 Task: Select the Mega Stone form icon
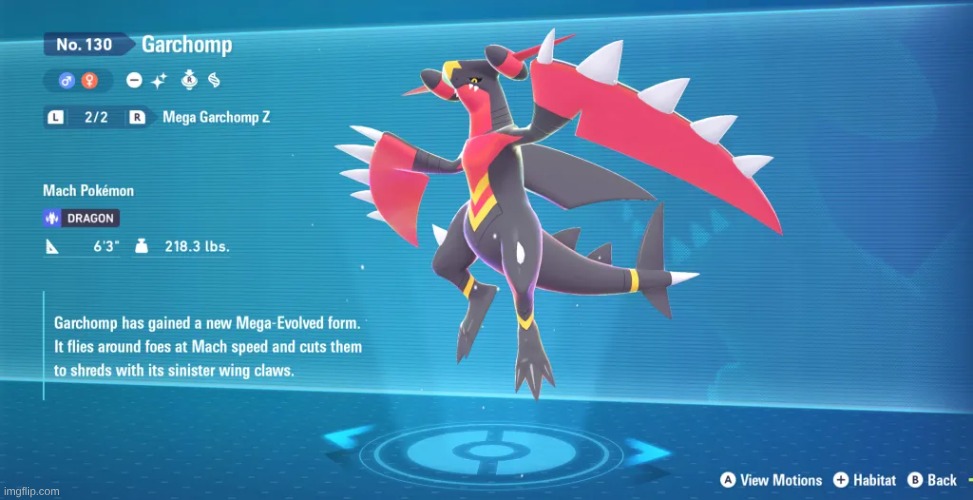189,80
